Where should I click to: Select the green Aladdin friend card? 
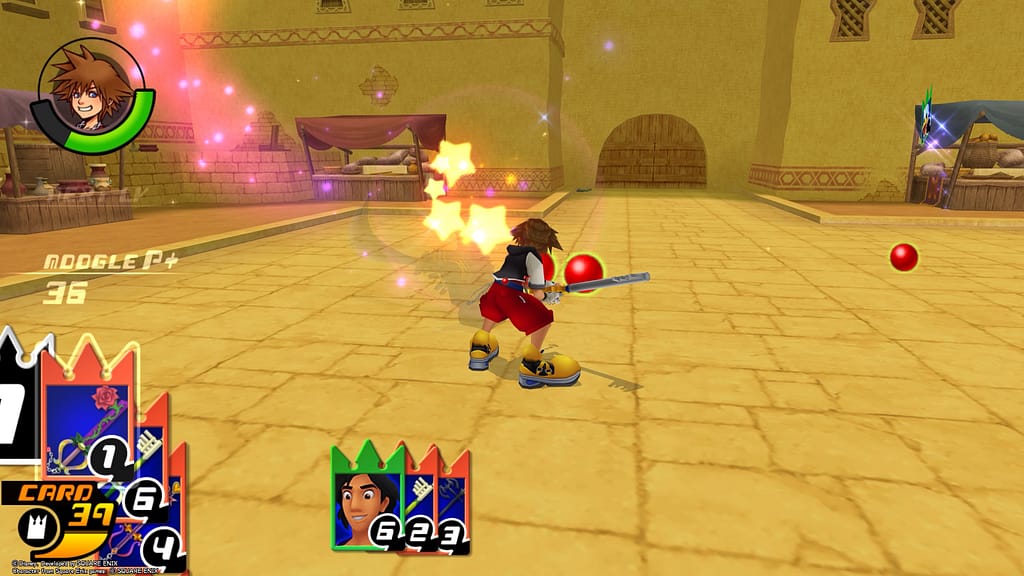click(366, 499)
